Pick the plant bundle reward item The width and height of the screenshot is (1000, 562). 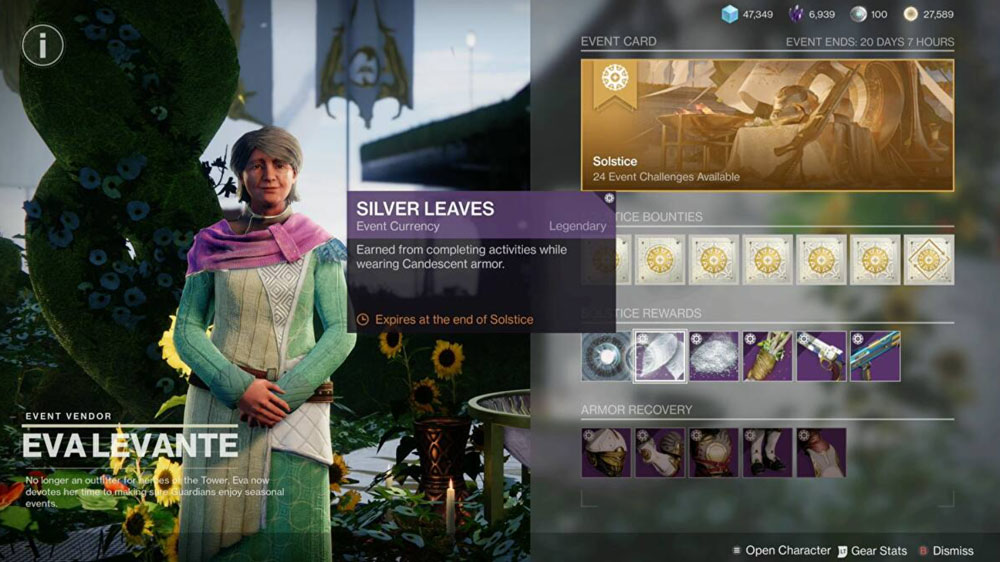pyautogui.click(x=768, y=357)
